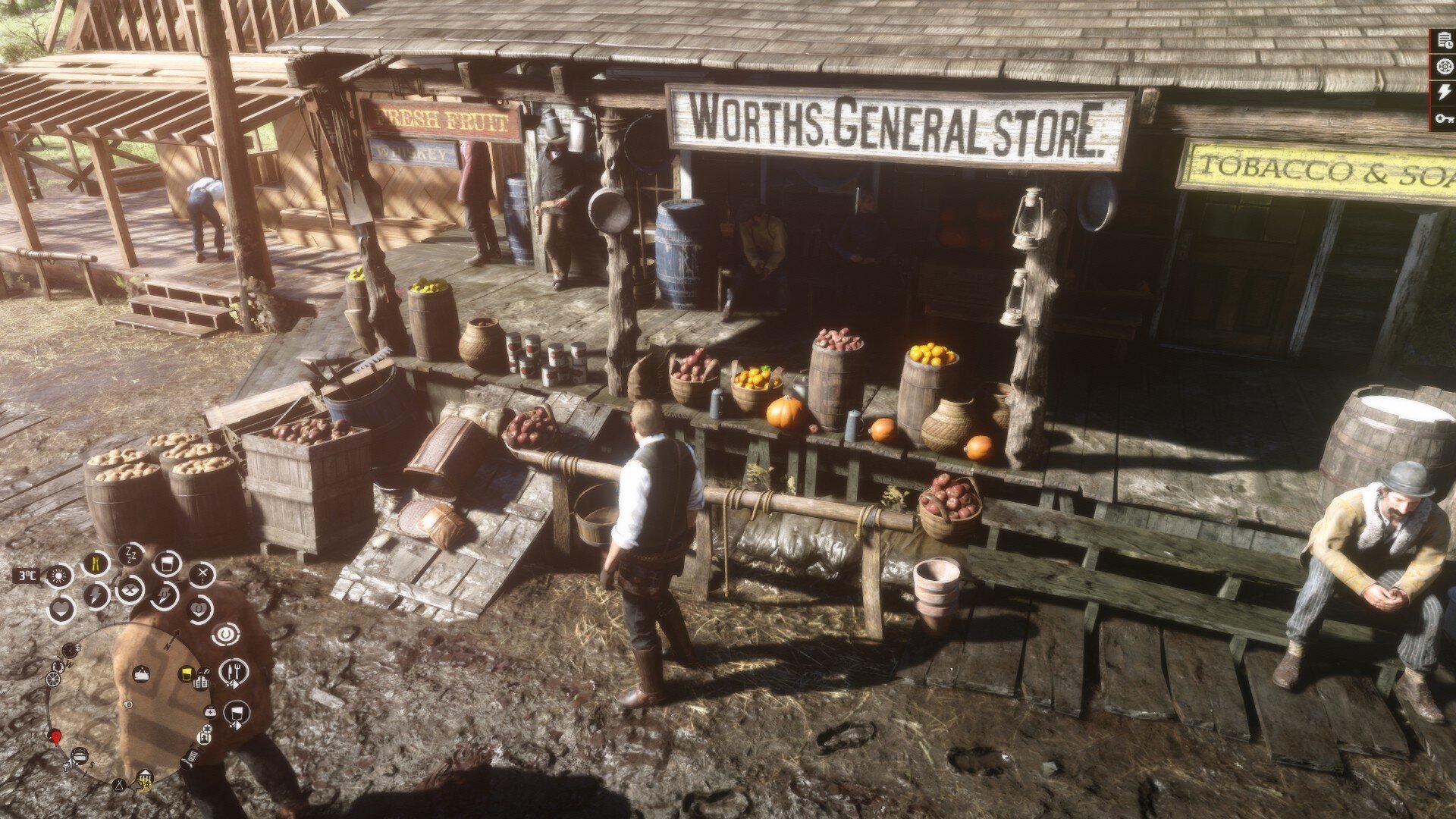1456x819 pixels.
Task: Select the lightning bolt side-panel icon
Action: point(1444,92)
